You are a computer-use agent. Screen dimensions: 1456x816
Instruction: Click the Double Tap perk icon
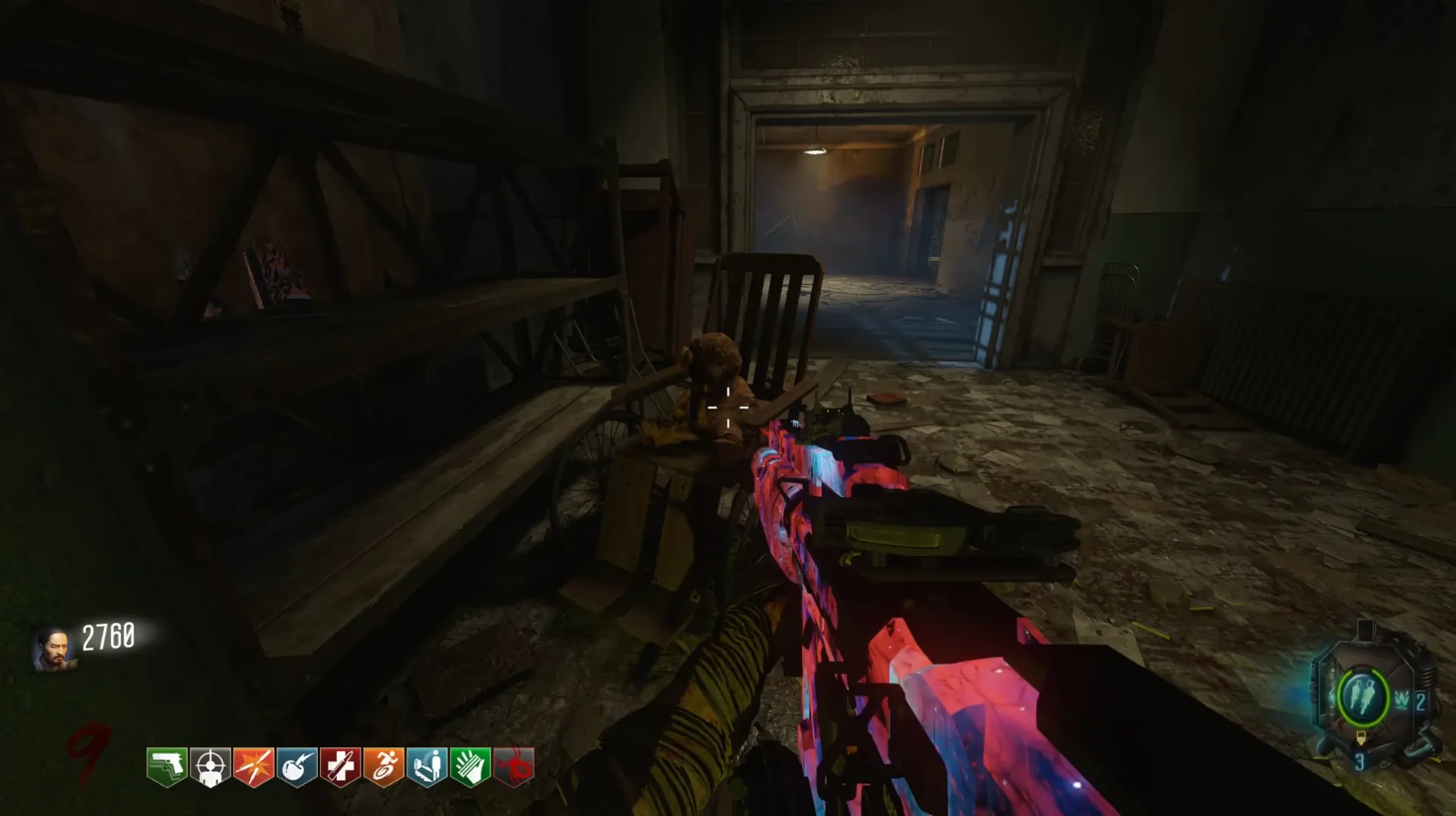coord(254,766)
